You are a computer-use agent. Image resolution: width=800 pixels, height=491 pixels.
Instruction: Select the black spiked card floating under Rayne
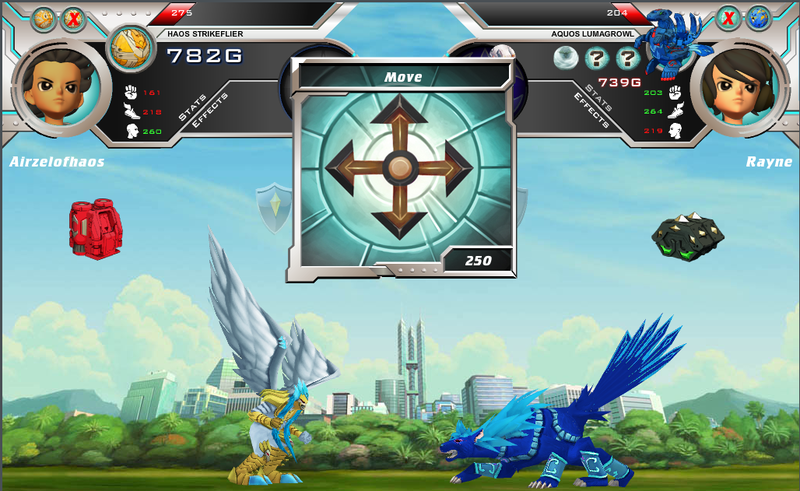(687, 237)
